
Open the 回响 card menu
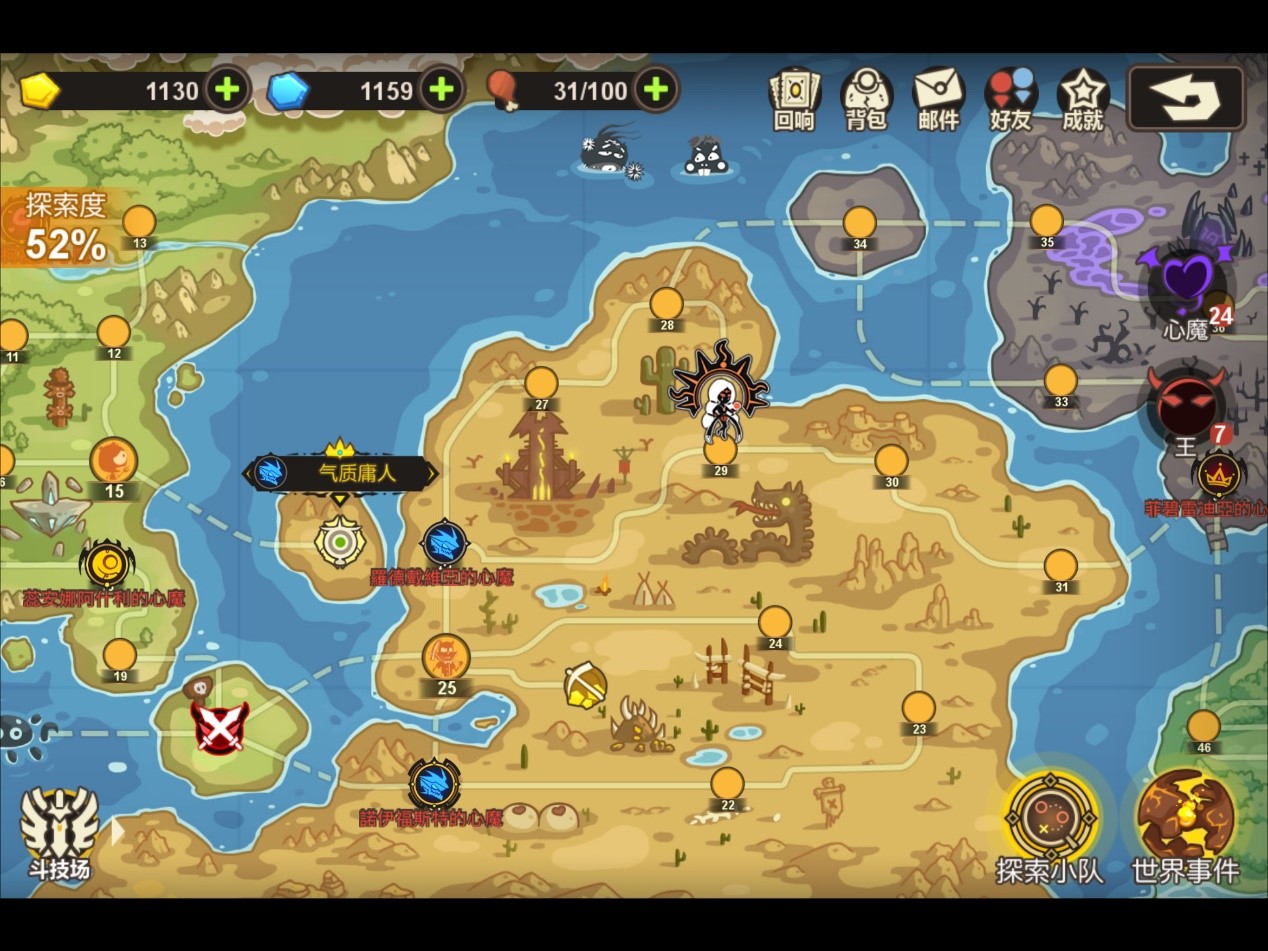pyautogui.click(x=795, y=98)
